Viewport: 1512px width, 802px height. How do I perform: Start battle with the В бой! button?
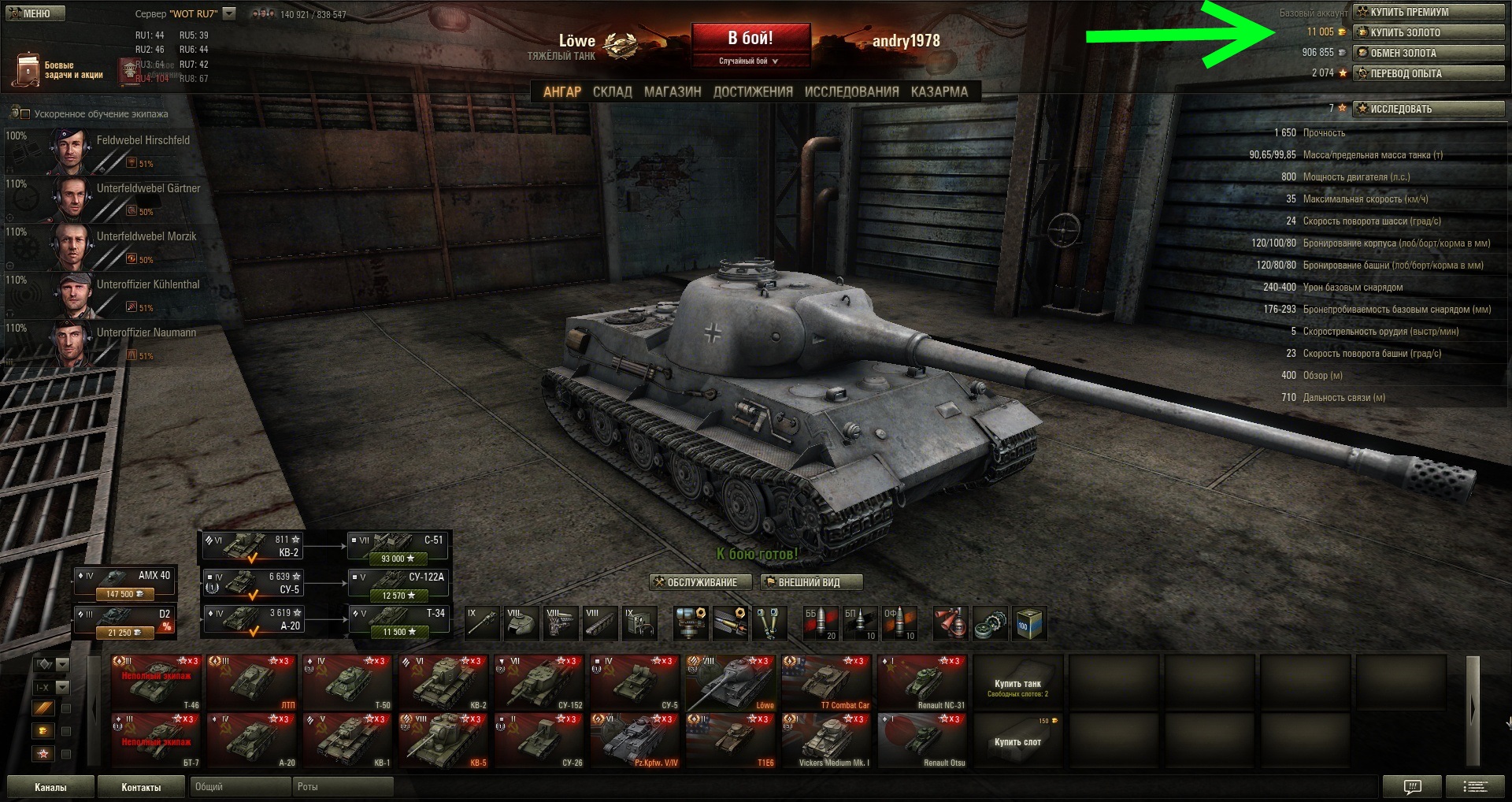(750, 39)
